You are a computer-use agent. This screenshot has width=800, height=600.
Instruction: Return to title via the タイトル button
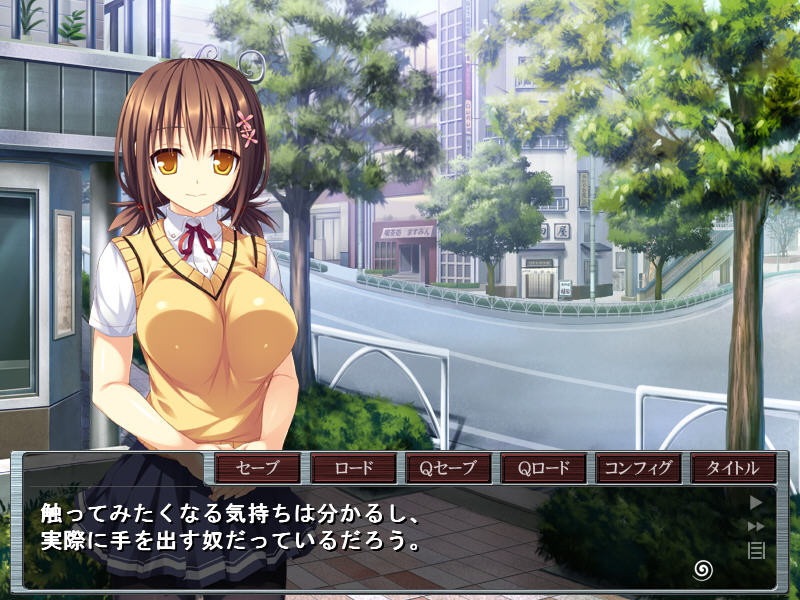point(734,468)
